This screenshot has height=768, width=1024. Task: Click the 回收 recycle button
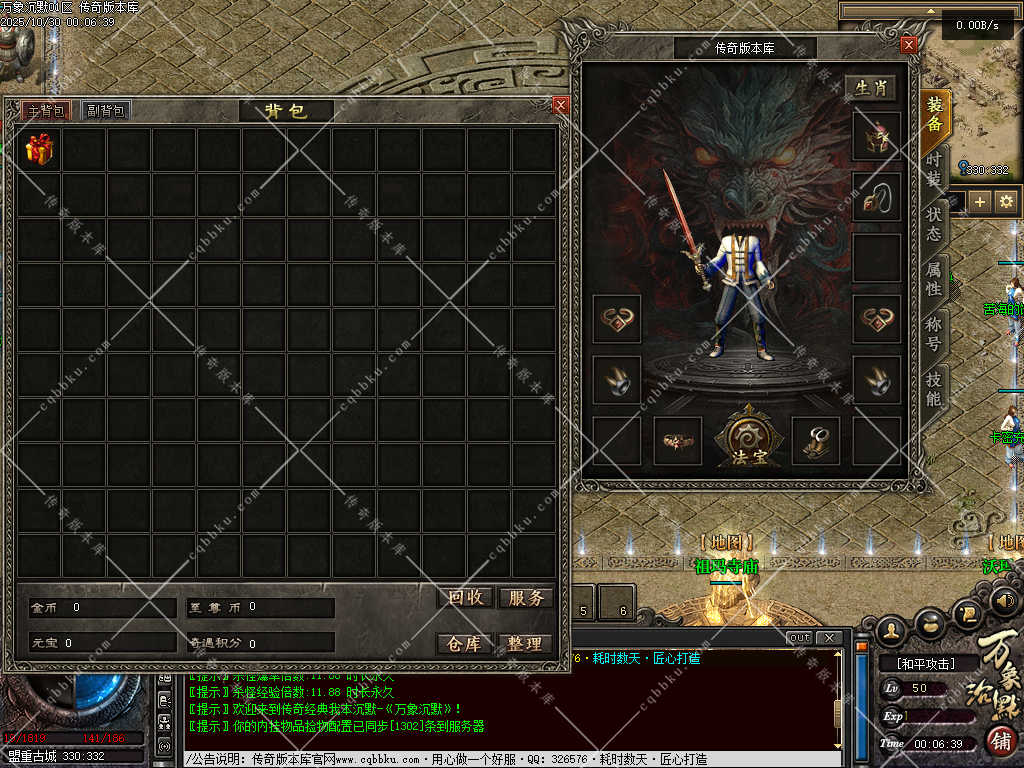point(465,598)
